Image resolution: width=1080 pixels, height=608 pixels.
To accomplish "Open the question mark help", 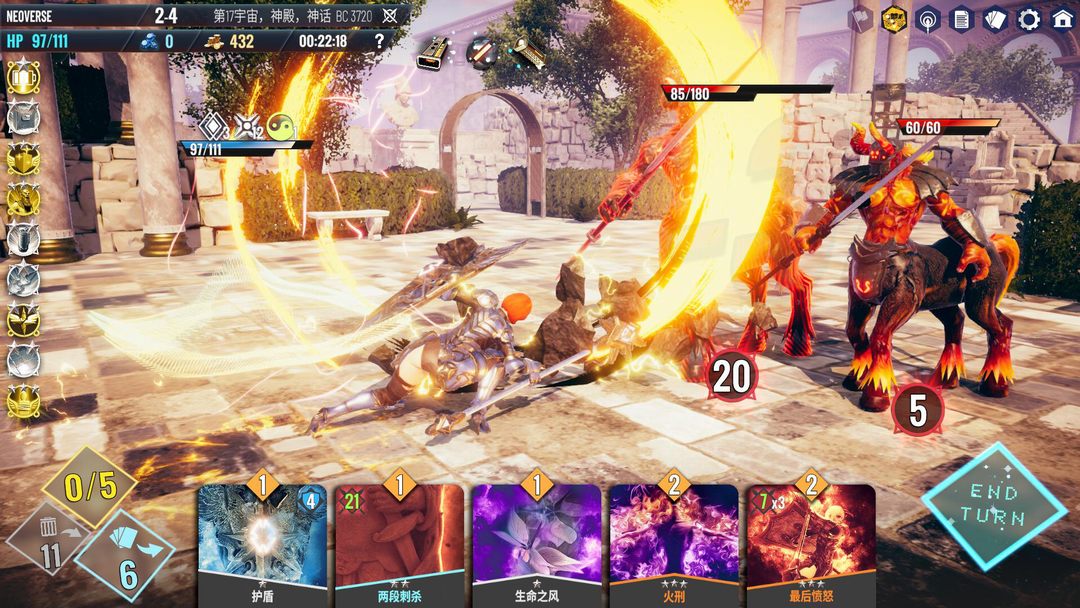I will 379,41.
